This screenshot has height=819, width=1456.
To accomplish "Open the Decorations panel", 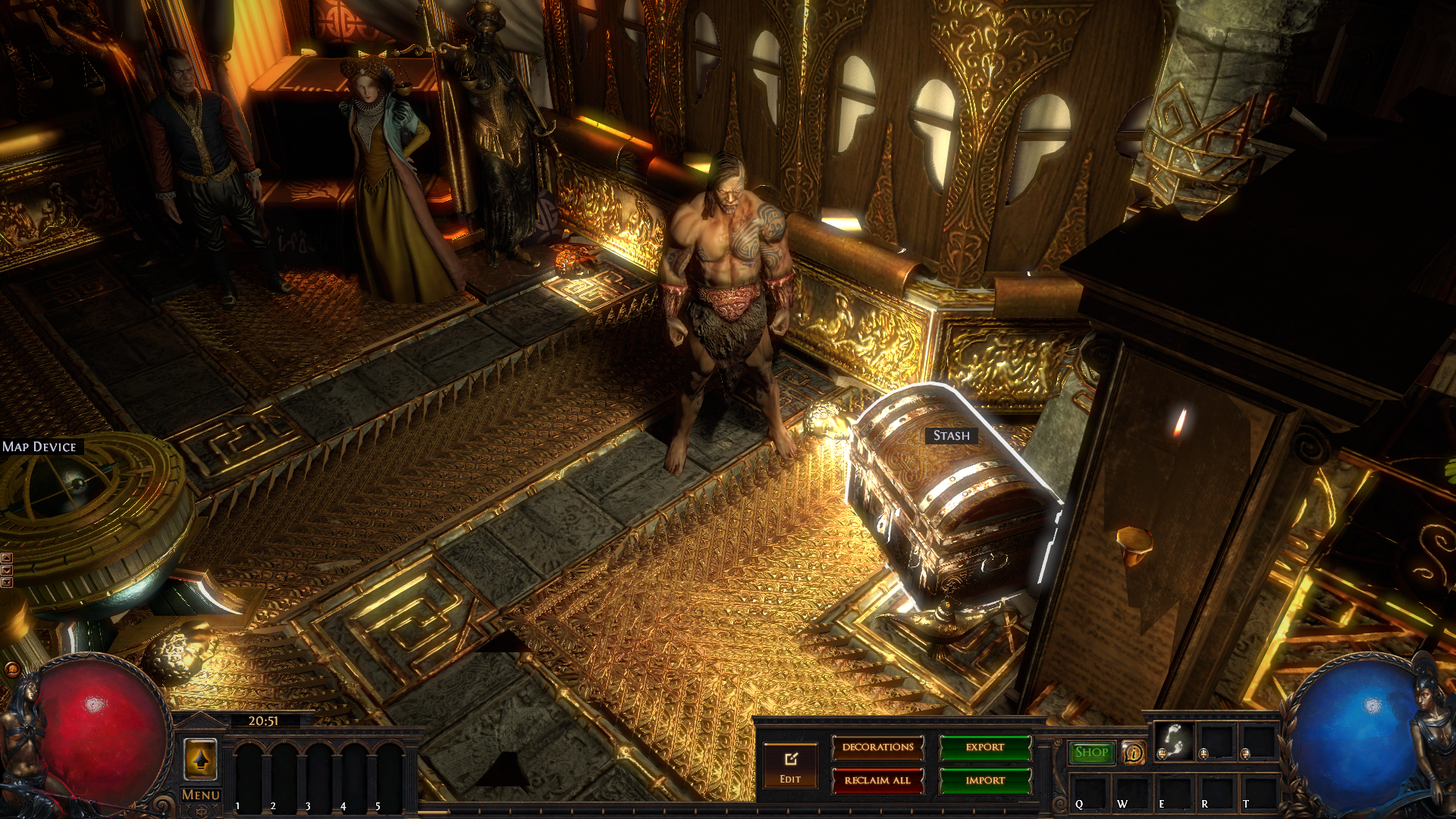I will (x=877, y=748).
